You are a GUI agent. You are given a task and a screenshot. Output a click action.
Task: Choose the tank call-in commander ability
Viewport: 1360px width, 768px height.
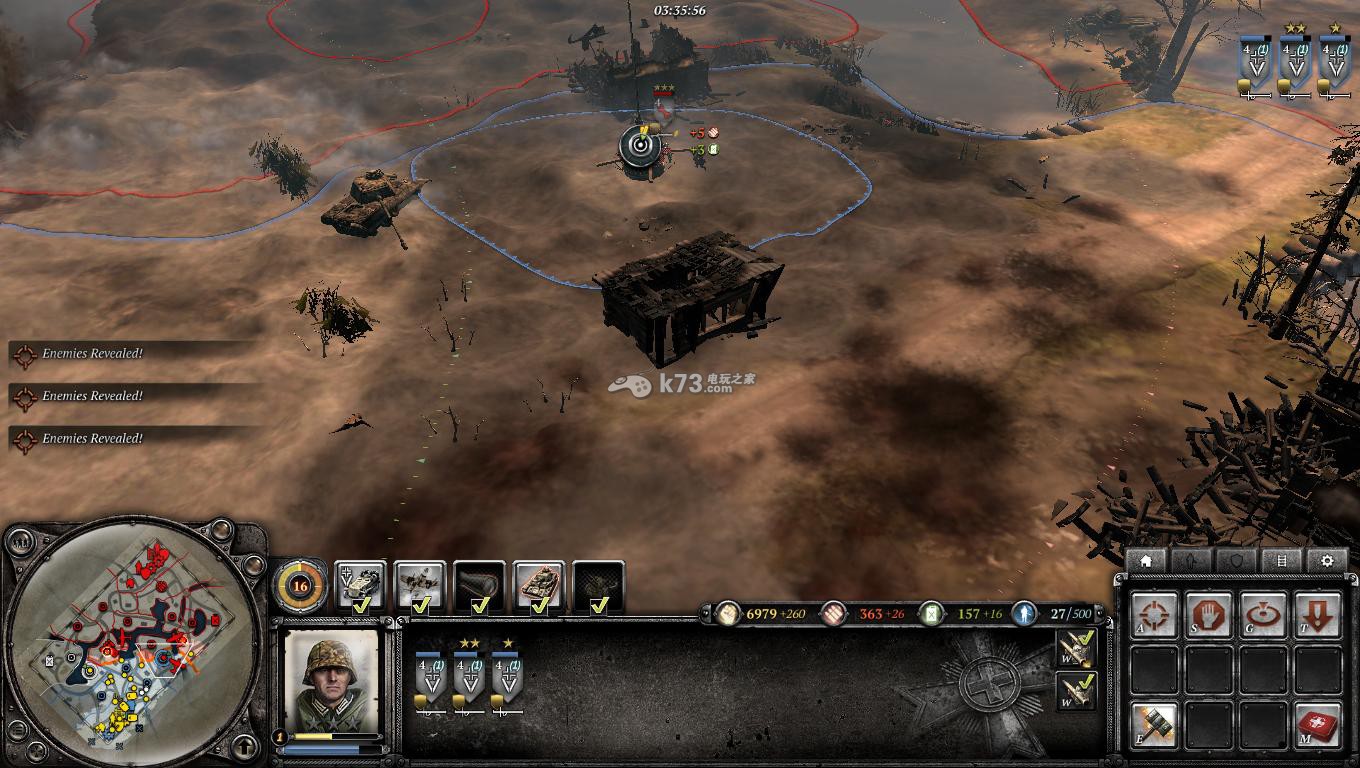(539, 586)
